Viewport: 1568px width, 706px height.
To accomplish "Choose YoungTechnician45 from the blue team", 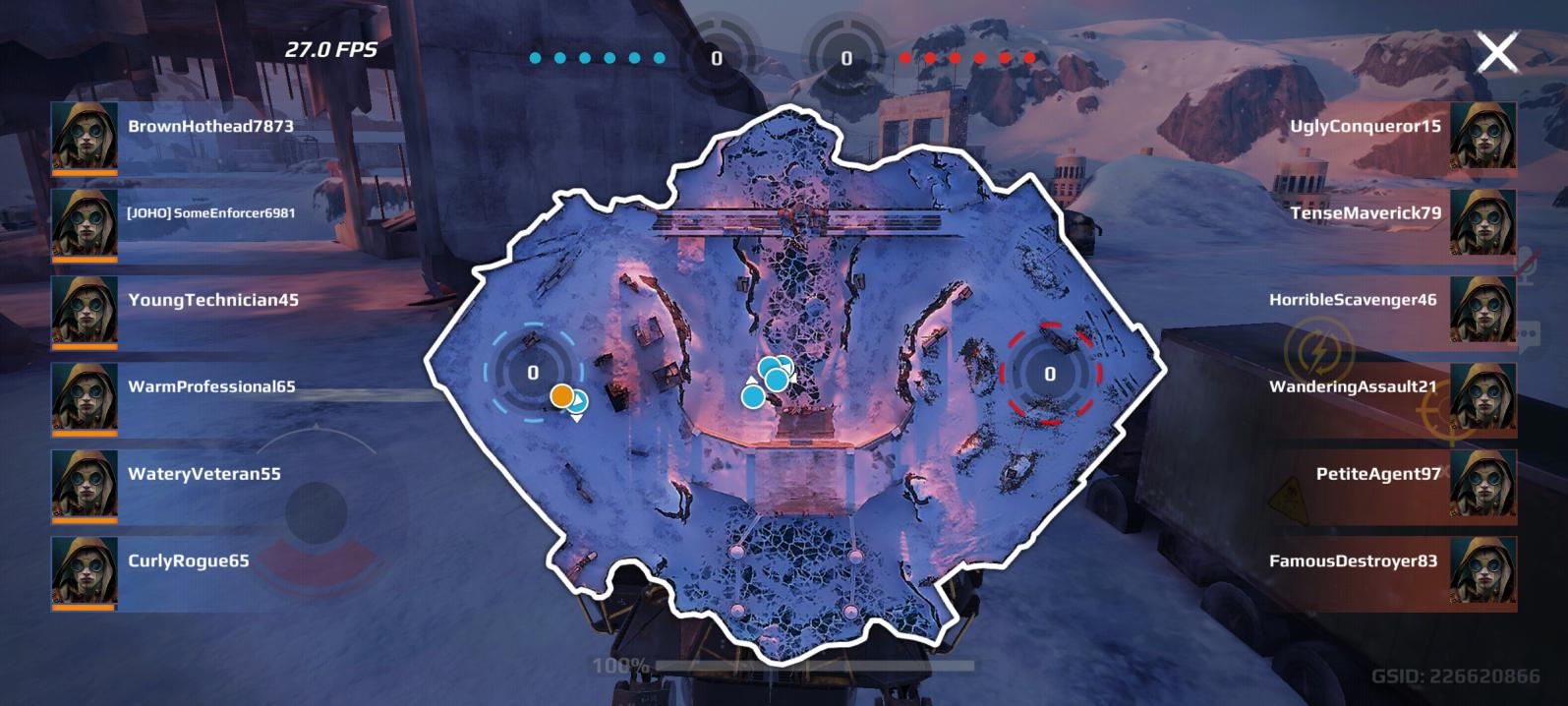I will point(212,300).
